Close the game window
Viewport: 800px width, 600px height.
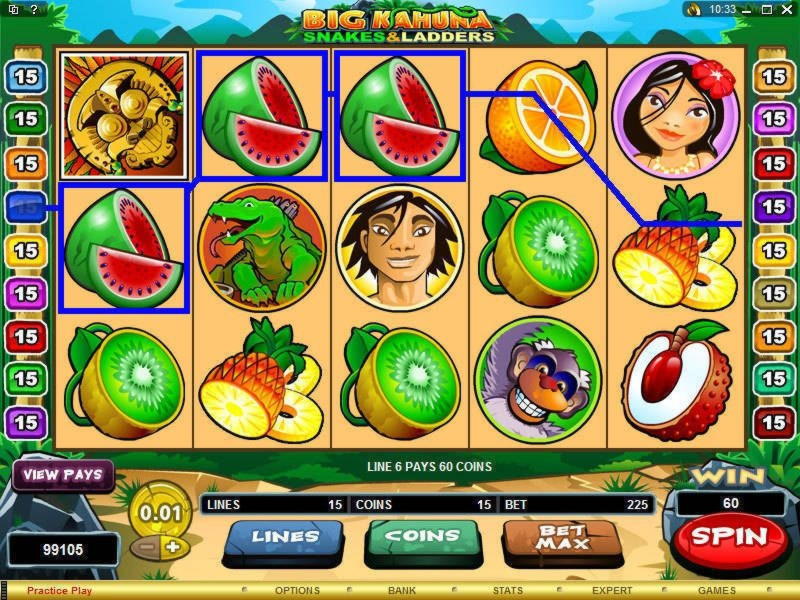click(x=786, y=9)
